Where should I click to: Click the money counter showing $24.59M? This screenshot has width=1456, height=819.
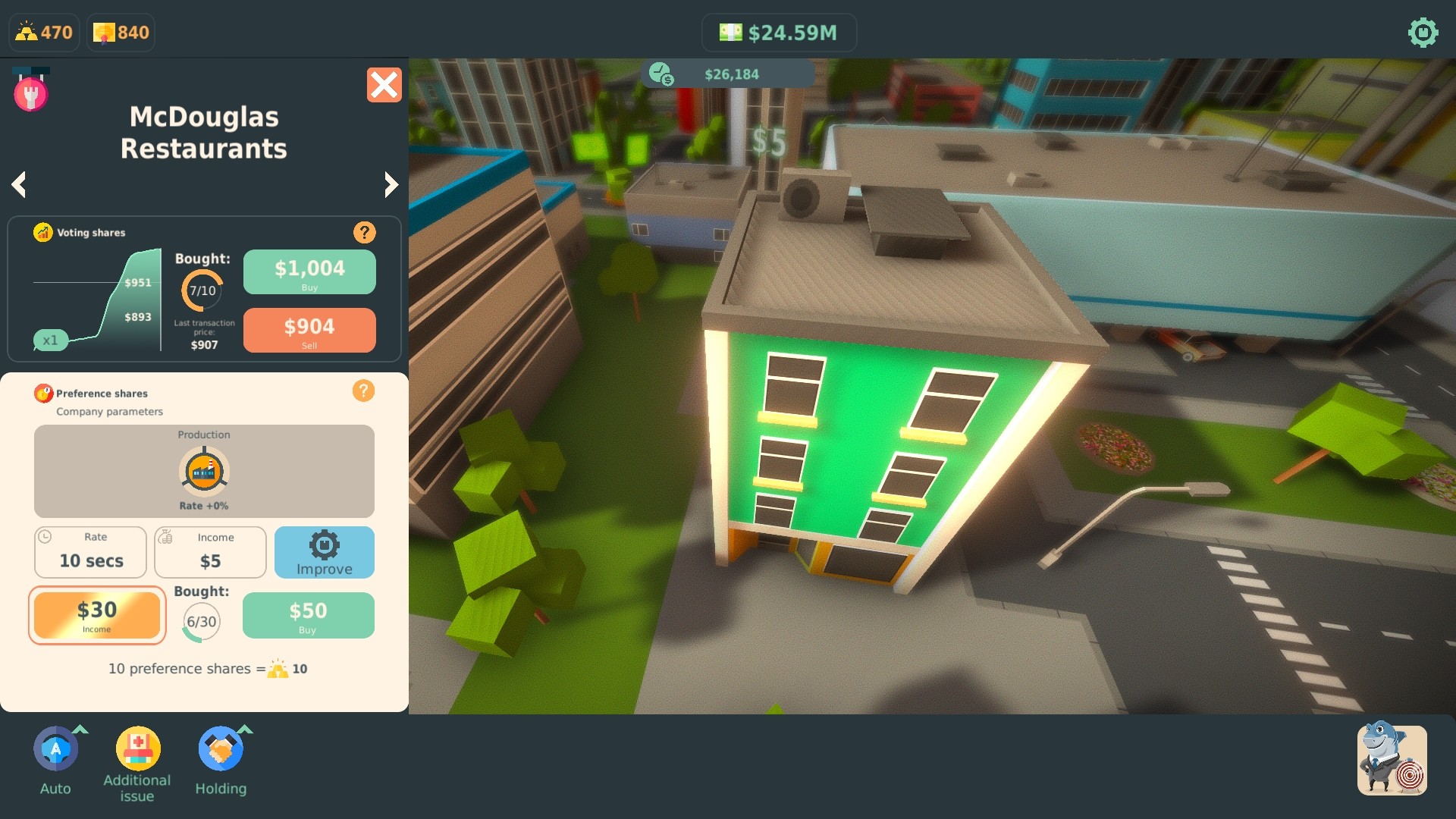click(780, 32)
